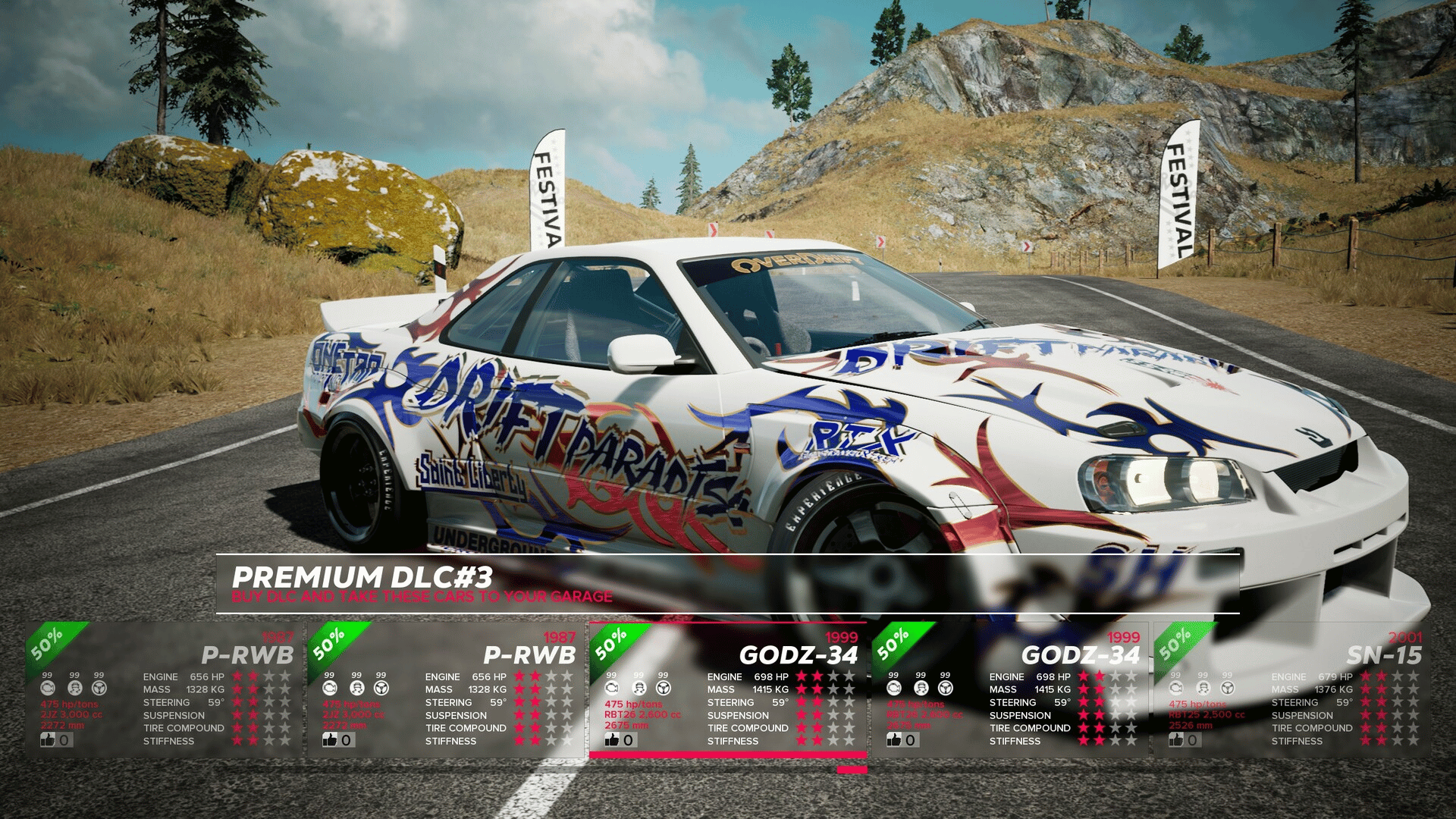Image resolution: width=1456 pixels, height=819 pixels.
Task: Choose the highlighted GODZ-34 car card
Action: pyautogui.click(x=727, y=689)
